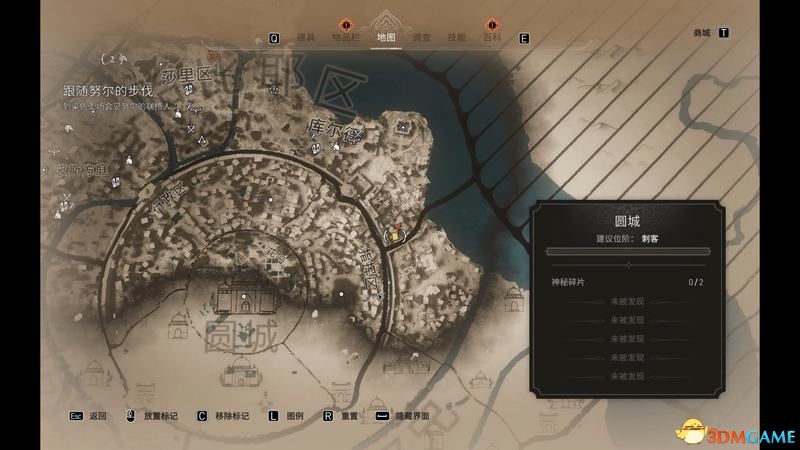
Task: Select the yellow quest marker on the map
Action: click(x=396, y=237)
